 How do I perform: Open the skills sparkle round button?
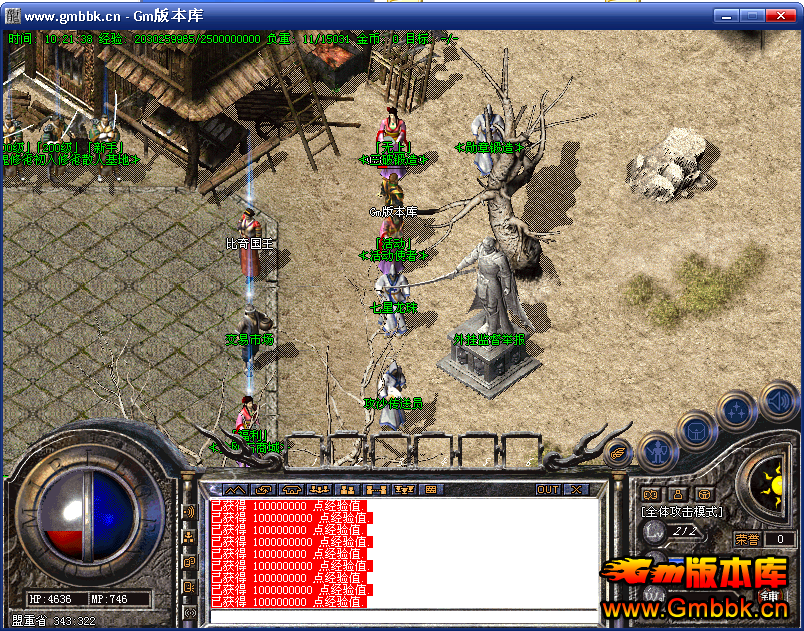[737, 410]
